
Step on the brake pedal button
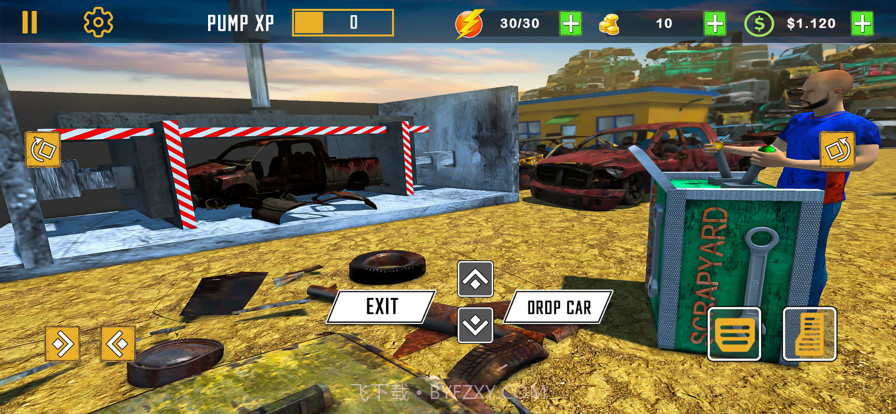(735, 334)
